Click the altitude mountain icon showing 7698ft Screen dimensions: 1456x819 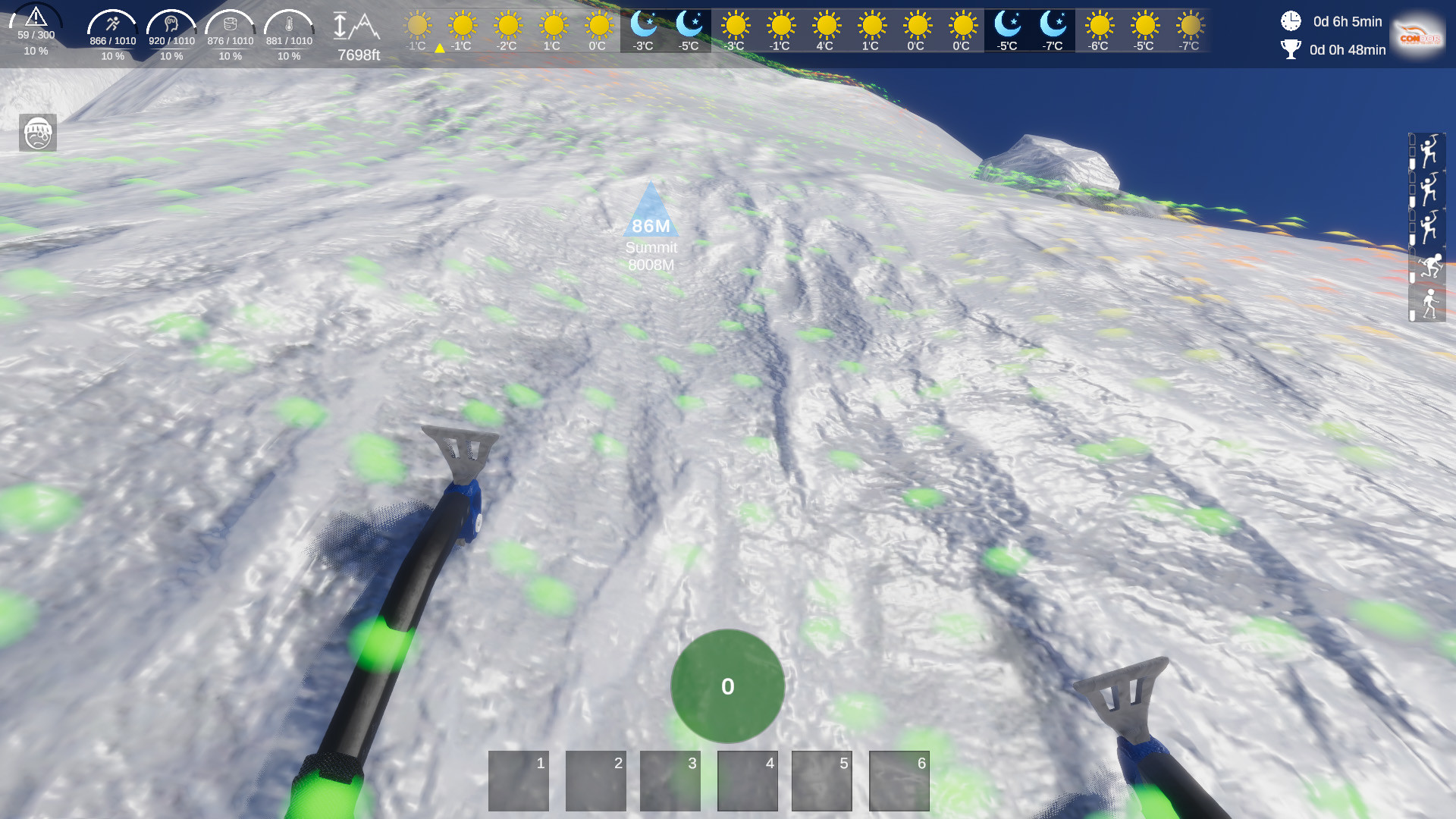point(356,27)
